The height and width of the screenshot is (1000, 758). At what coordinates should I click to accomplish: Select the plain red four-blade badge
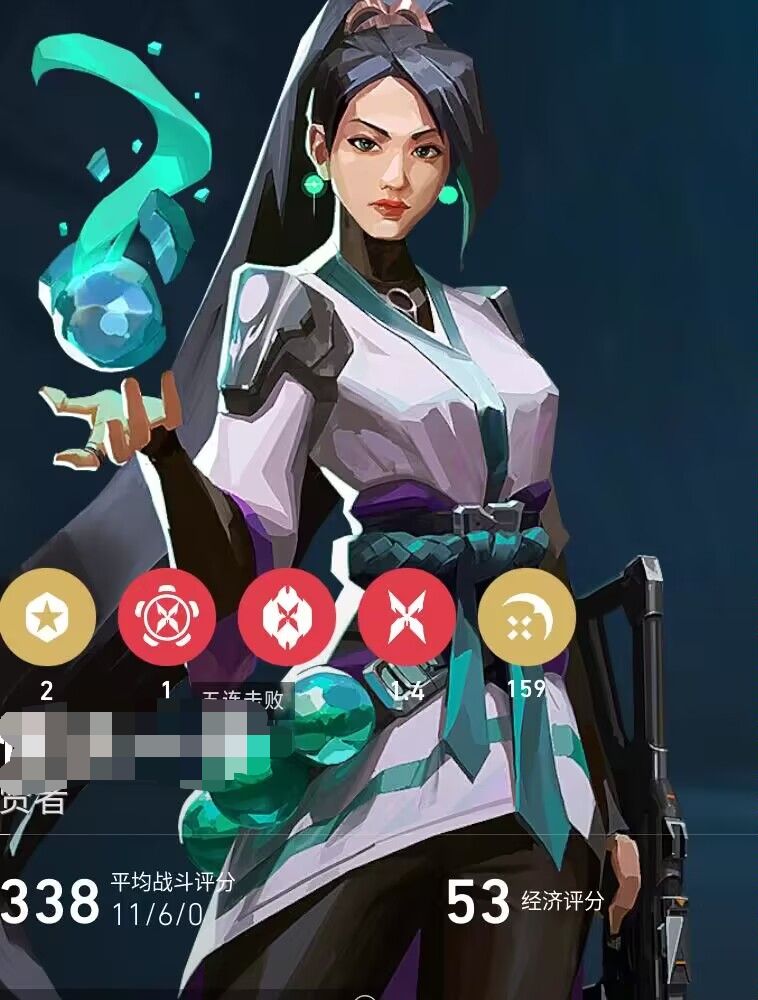click(407, 617)
